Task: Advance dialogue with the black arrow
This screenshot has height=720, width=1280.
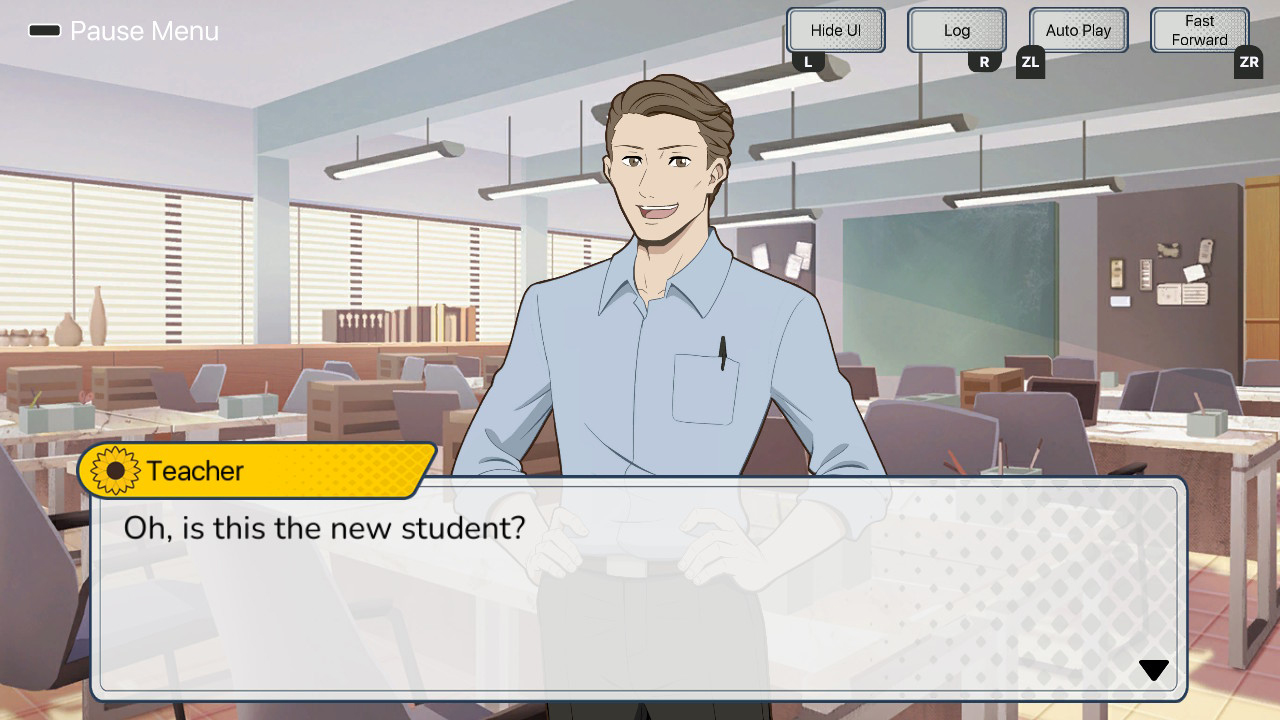Action: 1153,670
